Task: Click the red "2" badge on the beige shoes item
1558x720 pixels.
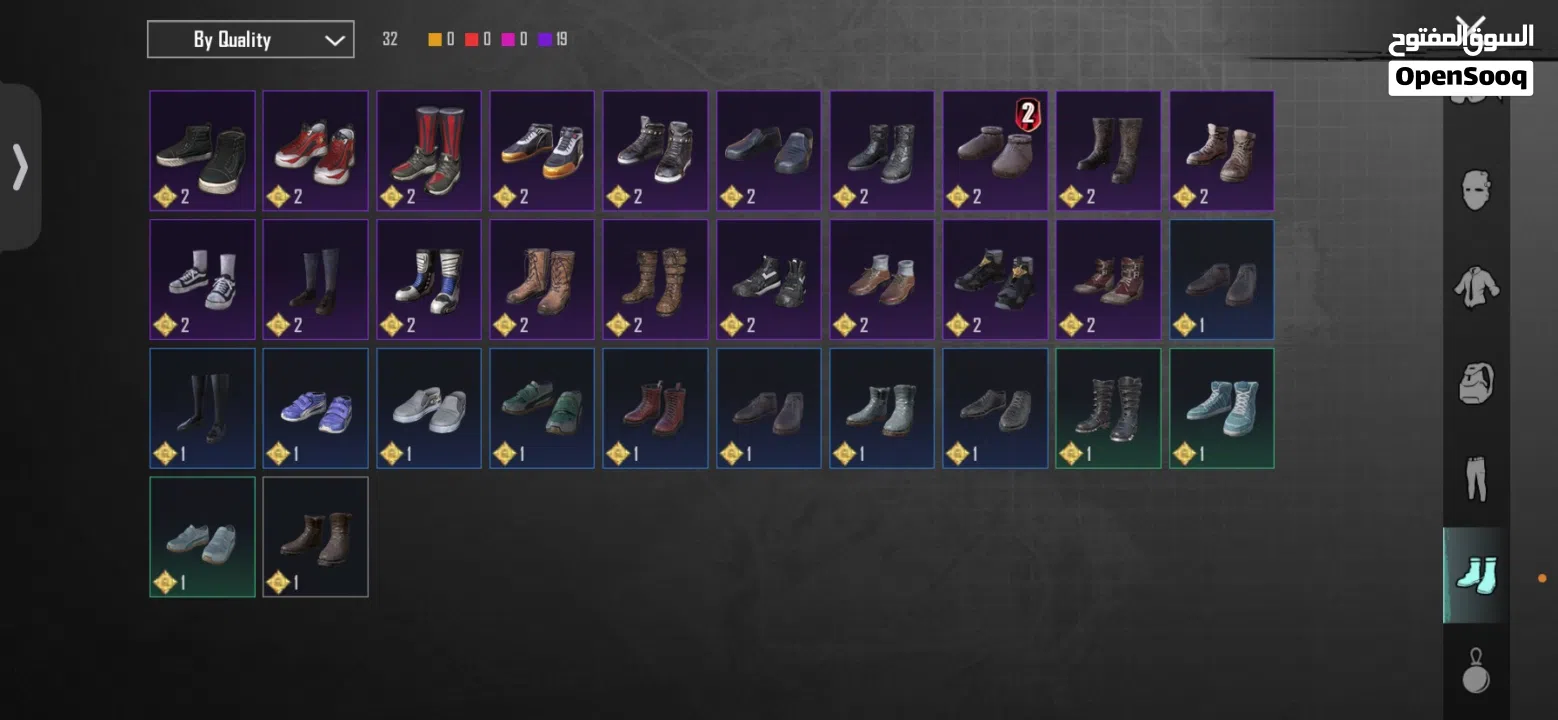Action: [1026, 113]
